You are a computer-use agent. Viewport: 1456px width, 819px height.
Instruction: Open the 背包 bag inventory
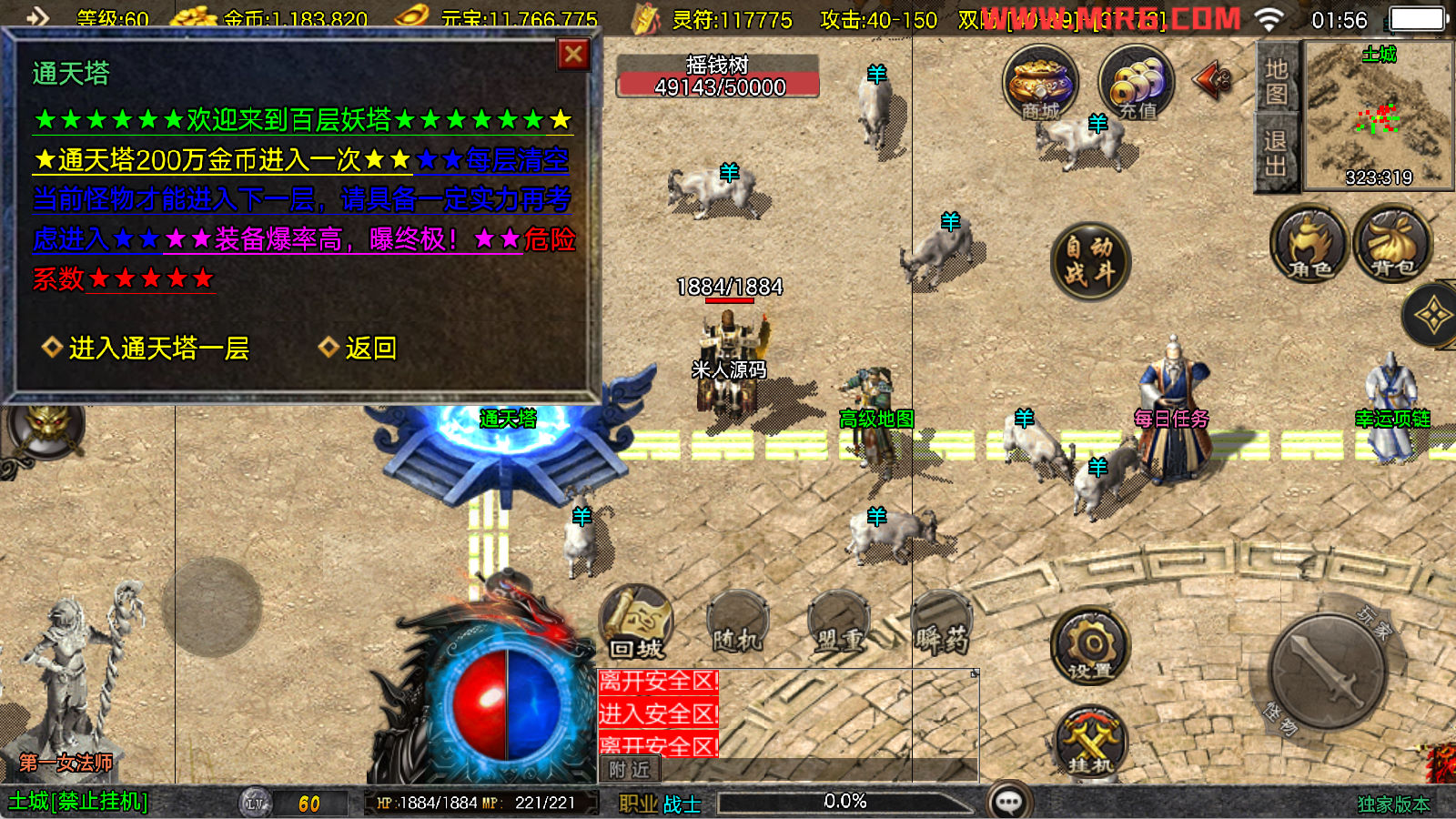[1392, 244]
